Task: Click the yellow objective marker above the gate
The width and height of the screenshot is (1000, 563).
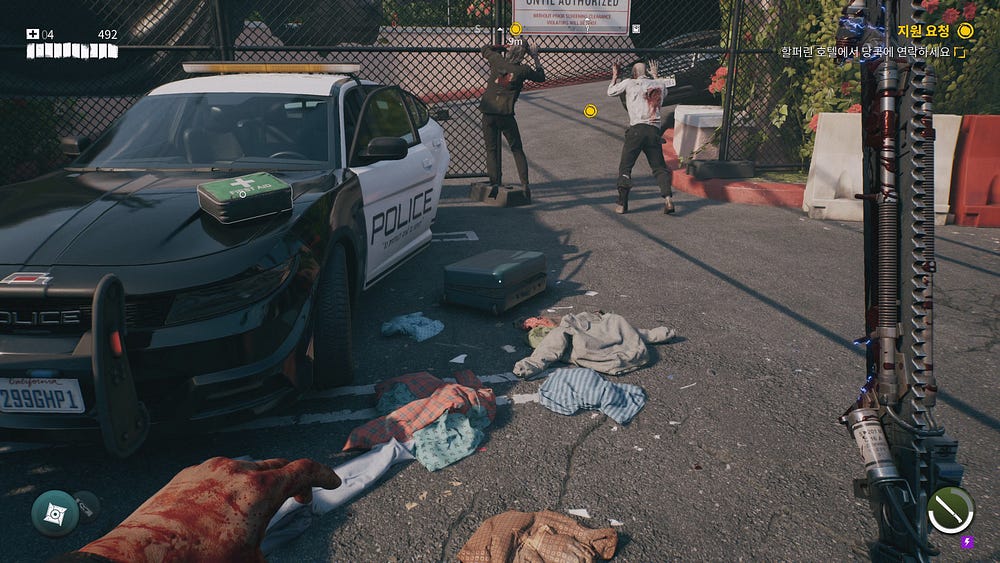Action: pos(516,29)
